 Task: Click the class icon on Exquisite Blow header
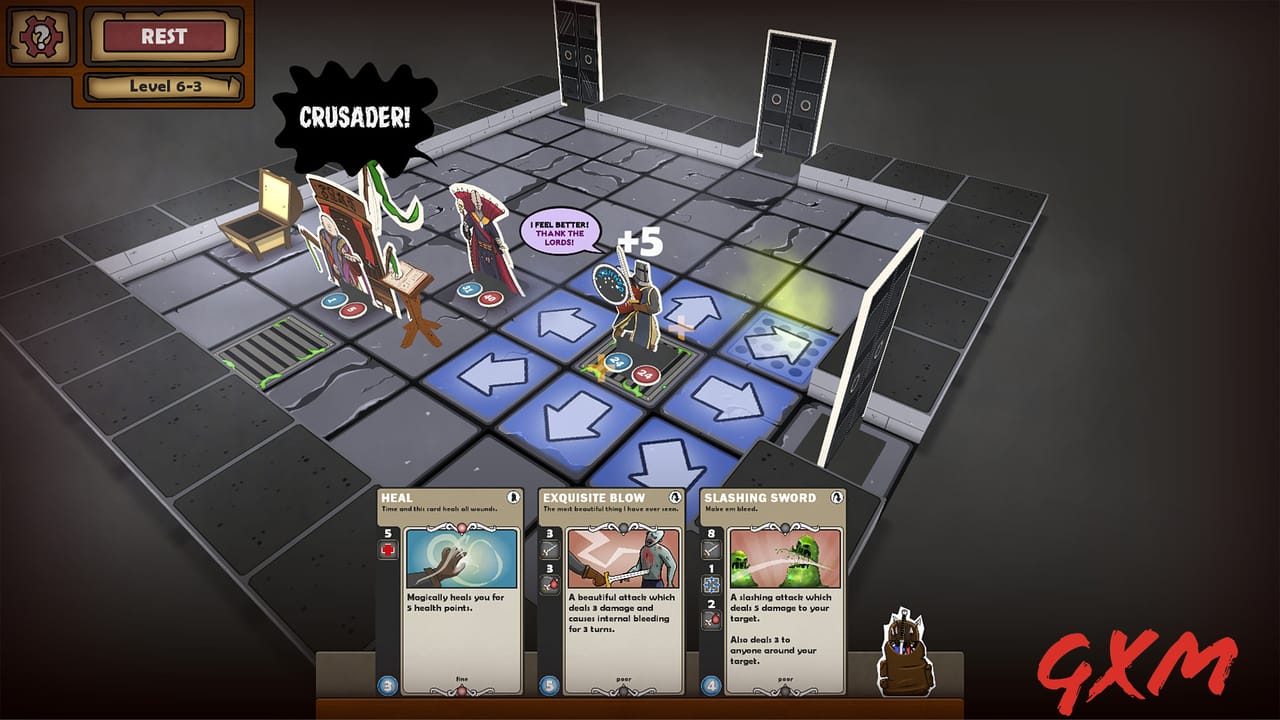pyautogui.click(x=674, y=496)
